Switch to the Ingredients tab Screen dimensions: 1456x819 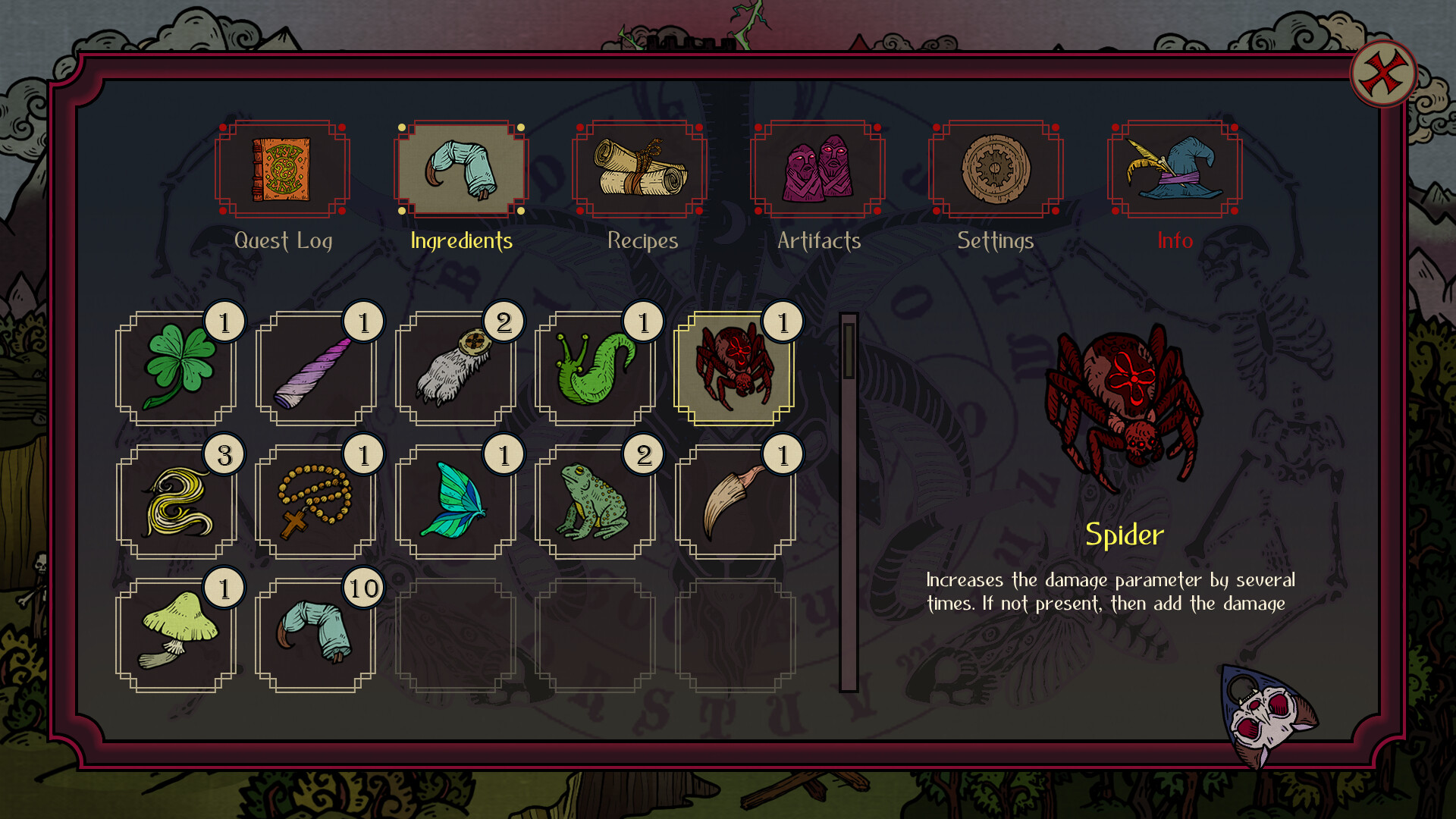(461, 169)
